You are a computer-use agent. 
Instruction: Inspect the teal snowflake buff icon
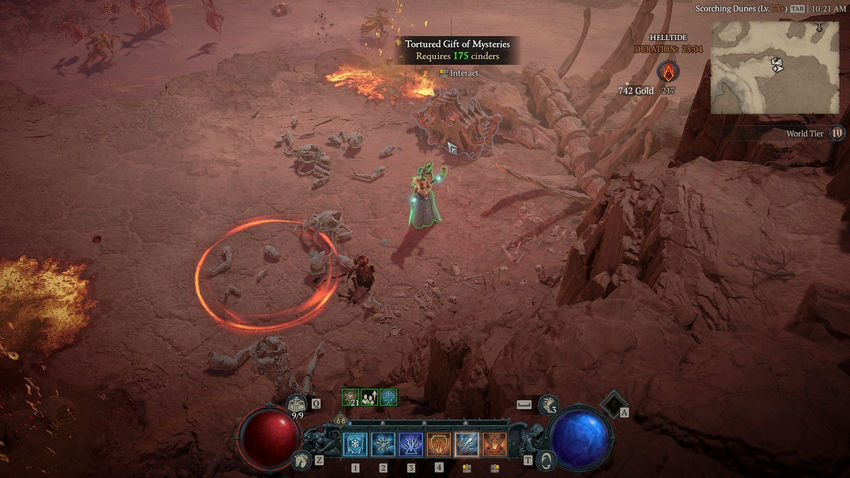(388, 397)
